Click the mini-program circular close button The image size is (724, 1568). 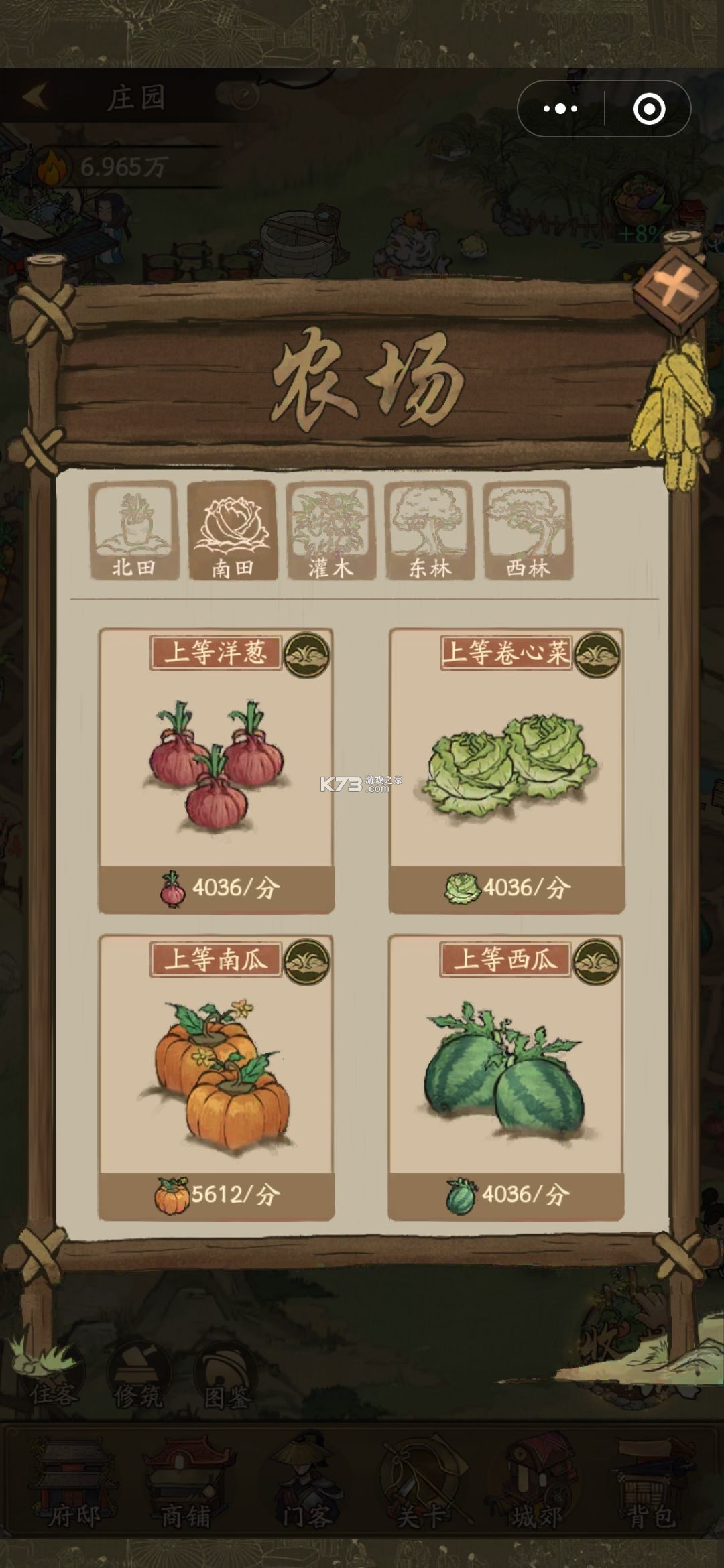pos(649,109)
